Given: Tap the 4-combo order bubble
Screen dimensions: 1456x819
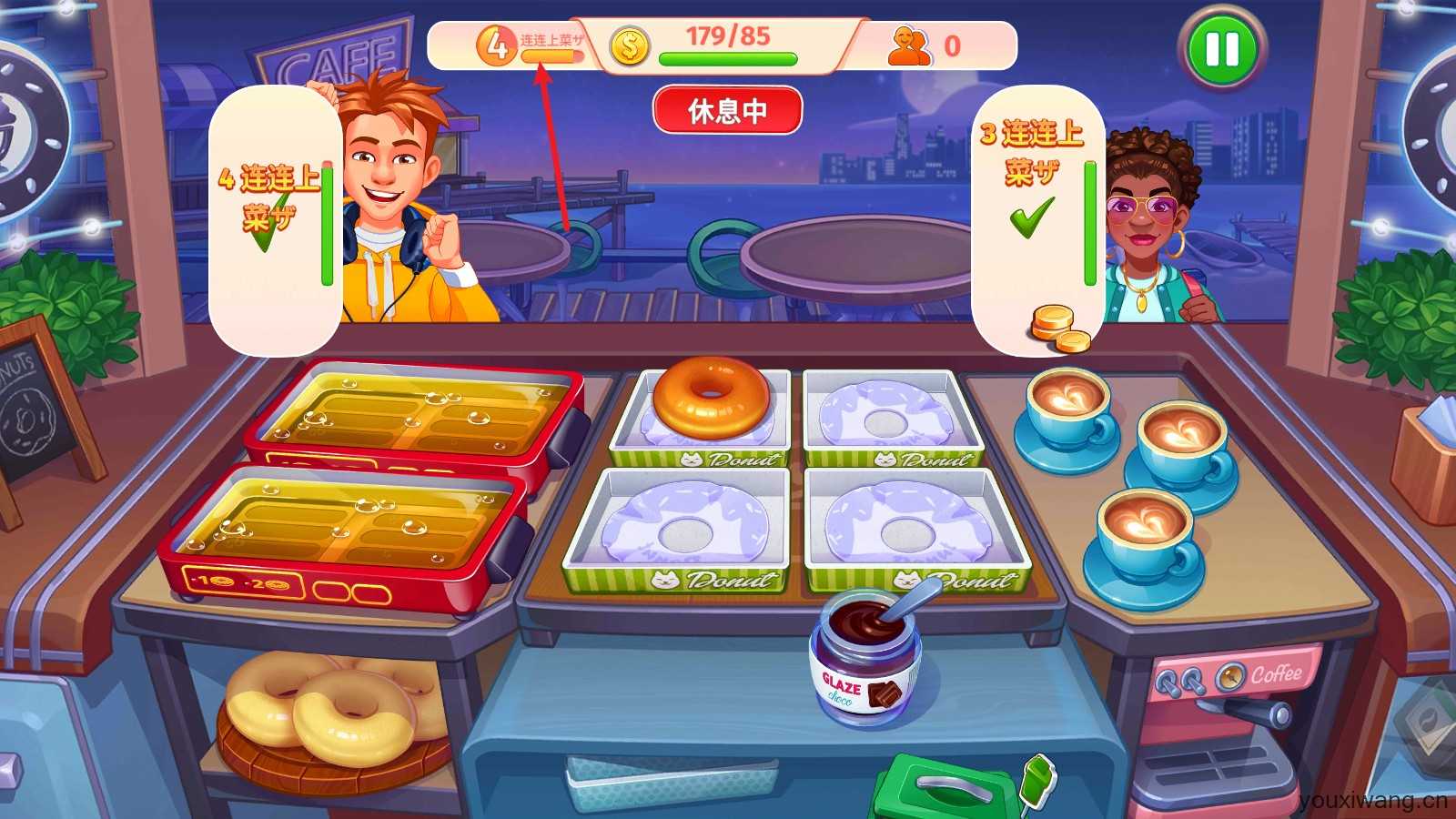Looking at the screenshot, I should 274,218.
